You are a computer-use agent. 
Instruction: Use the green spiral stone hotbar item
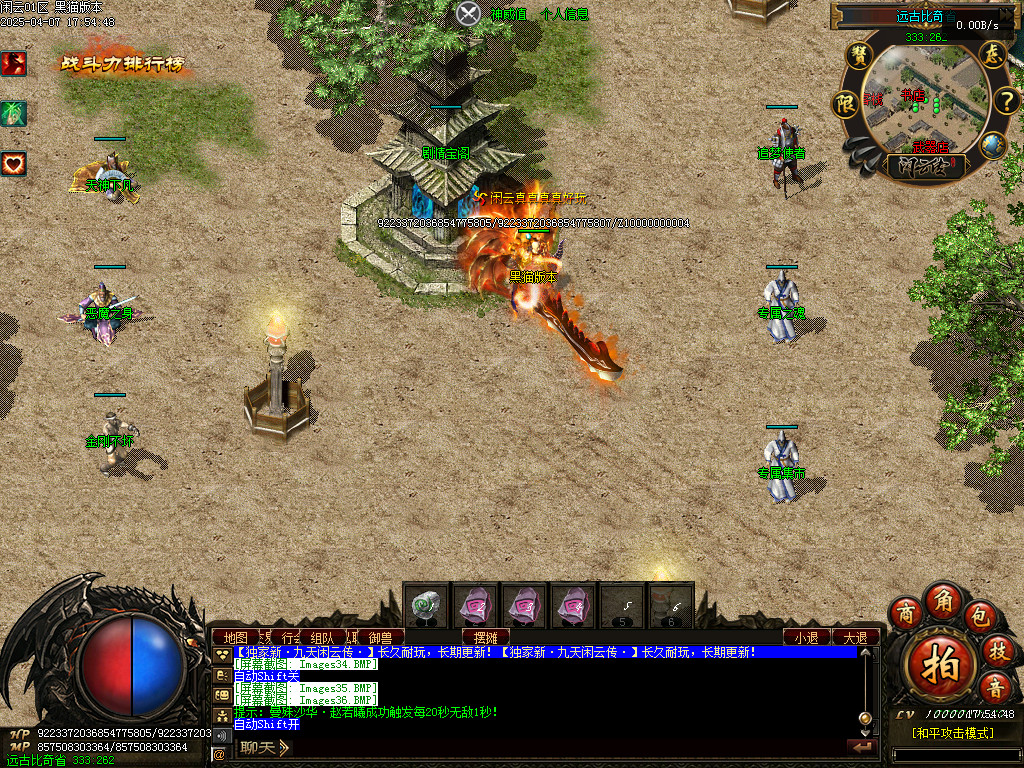click(427, 605)
